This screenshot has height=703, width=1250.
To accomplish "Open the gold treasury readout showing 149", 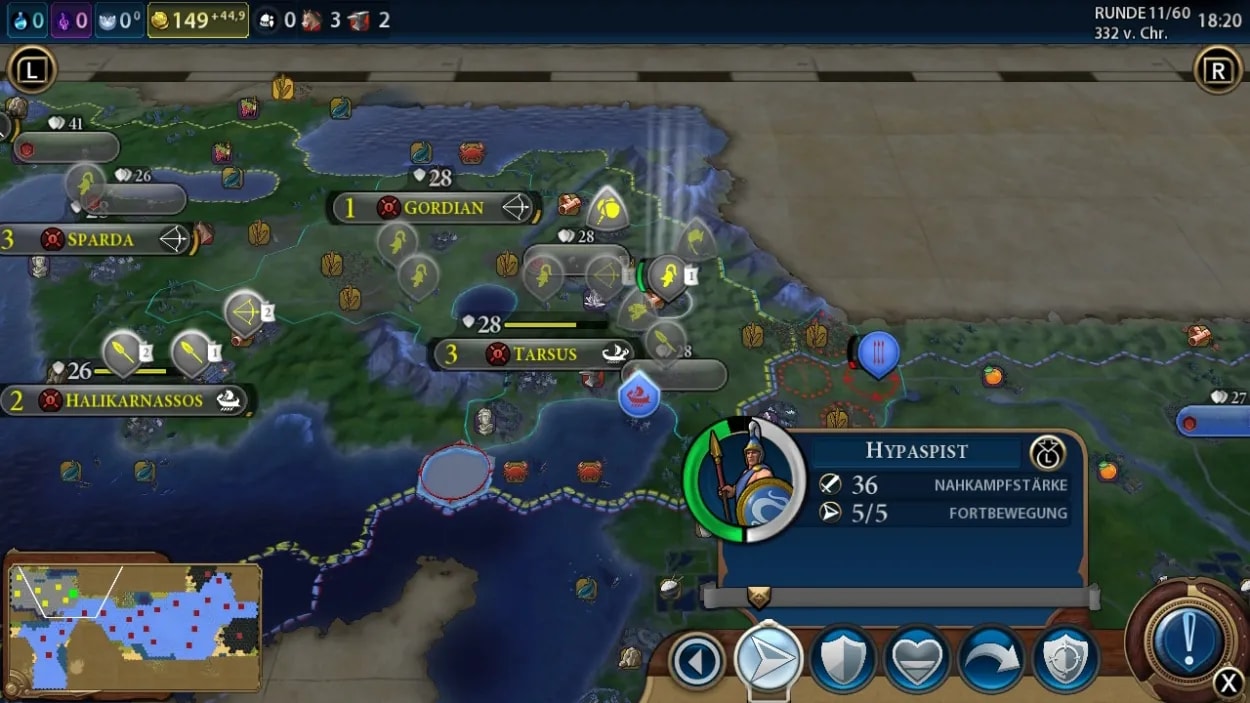I will (198, 19).
